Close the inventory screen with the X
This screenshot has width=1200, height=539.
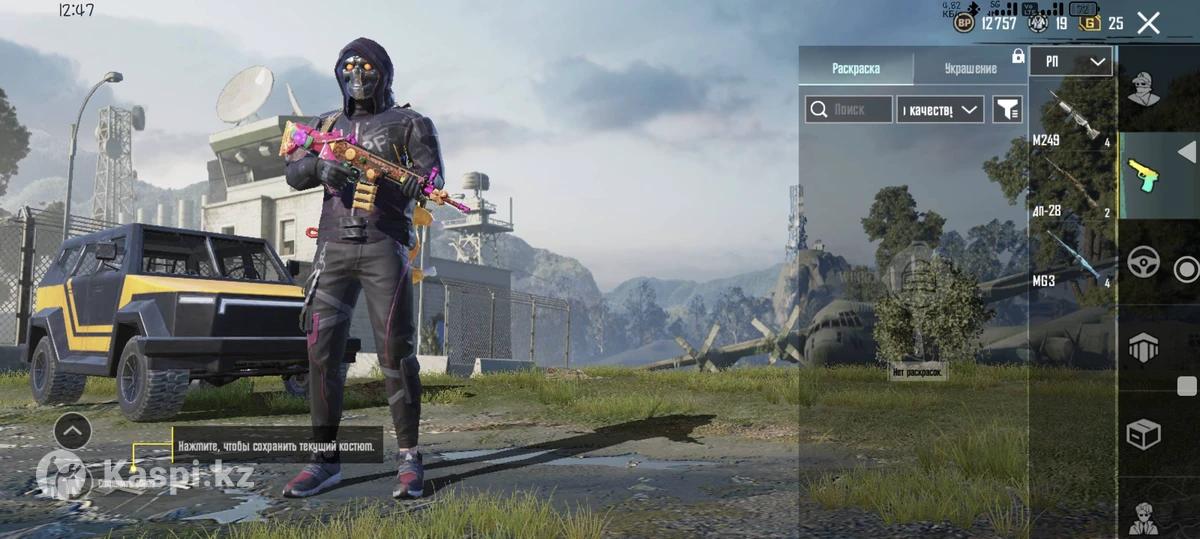point(1148,23)
